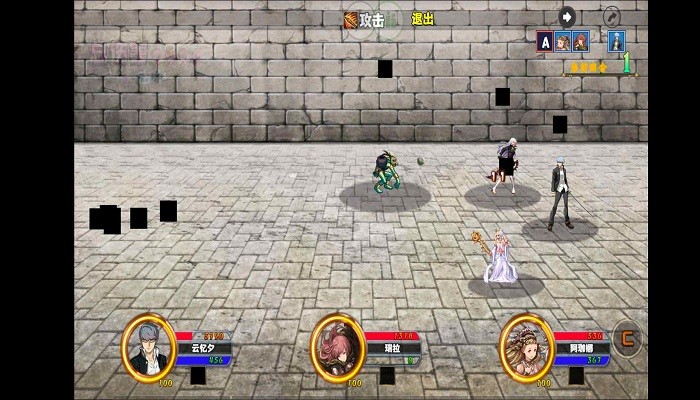Tap the round orange C button
This screenshot has height=400, width=700.
point(628,337)
